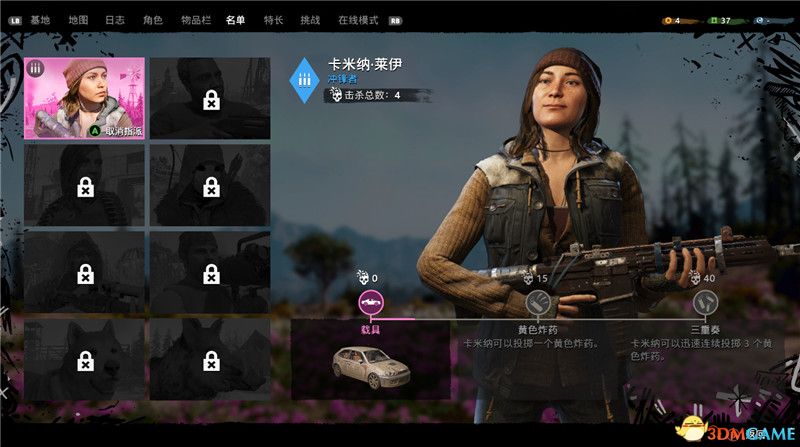This screenshot has height=447, width=800.
Task: Select the 三重奏 ability icon
Action: pyautogui.click(x=705, y=302)
